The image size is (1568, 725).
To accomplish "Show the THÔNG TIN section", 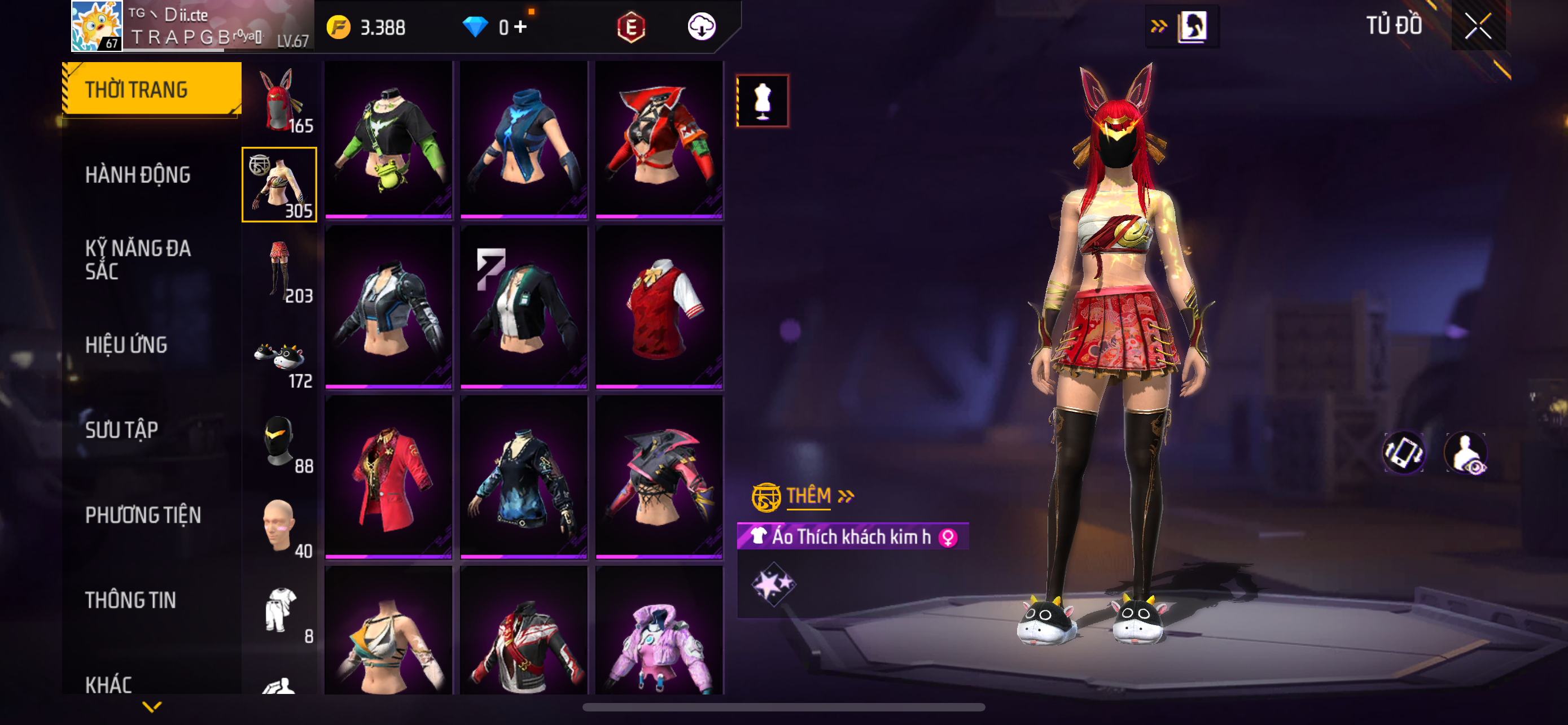I will [x=130, y=600].
